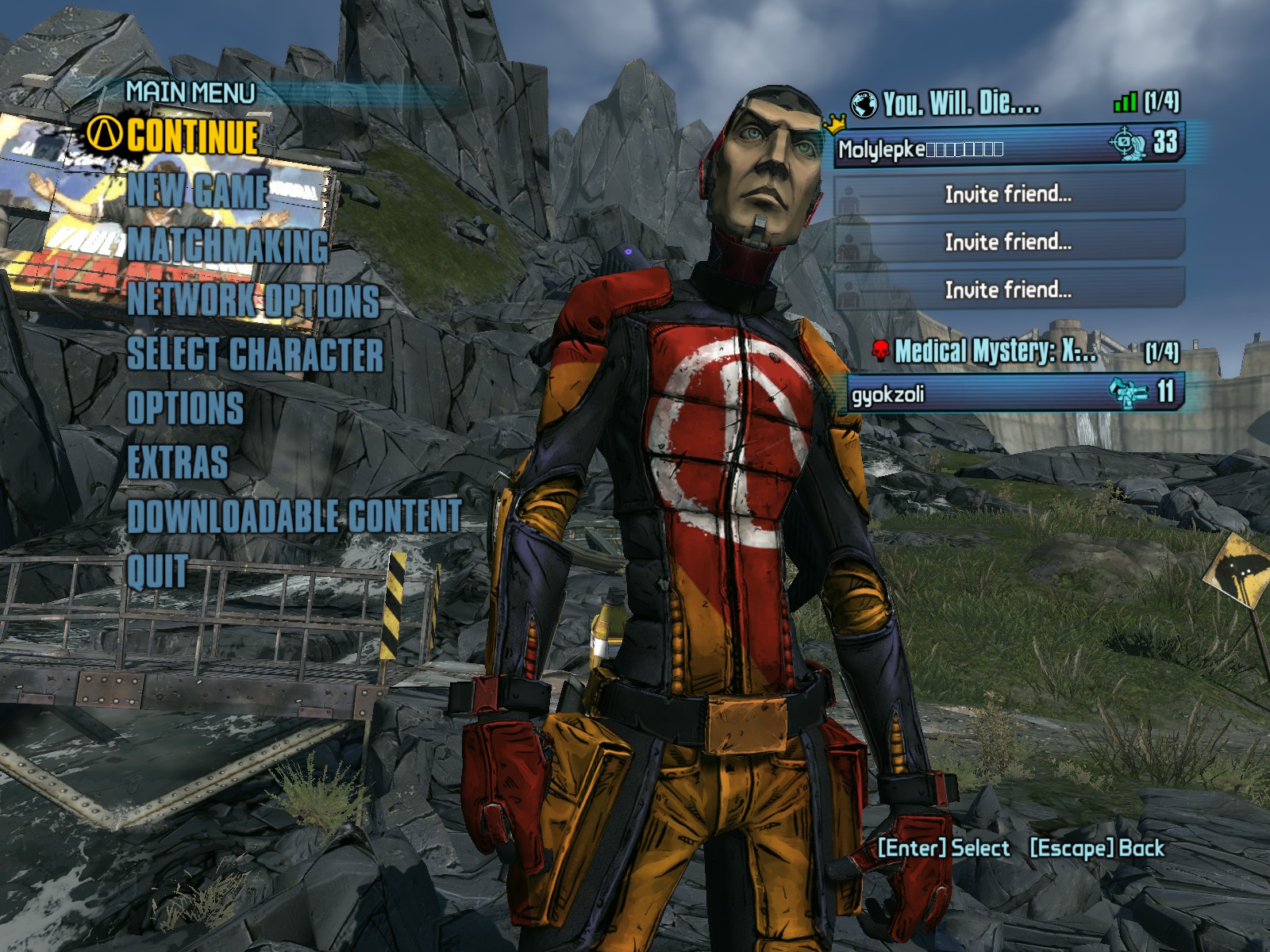Start a New Game
Viewport: 1270px width, 952px height.
[x=198, y=191]
